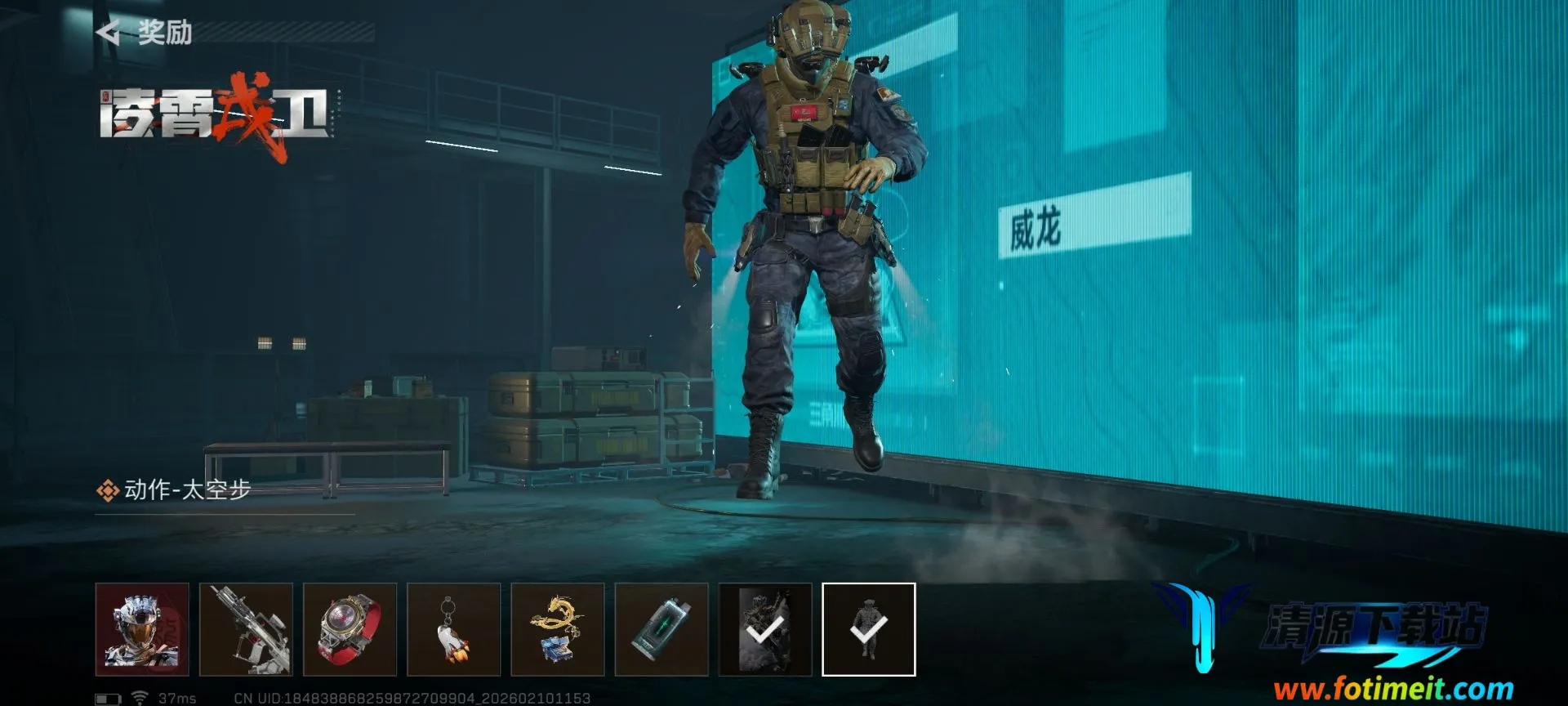View the claimed soldier poster card reward
1568x706 pixels.
point(764,629)
